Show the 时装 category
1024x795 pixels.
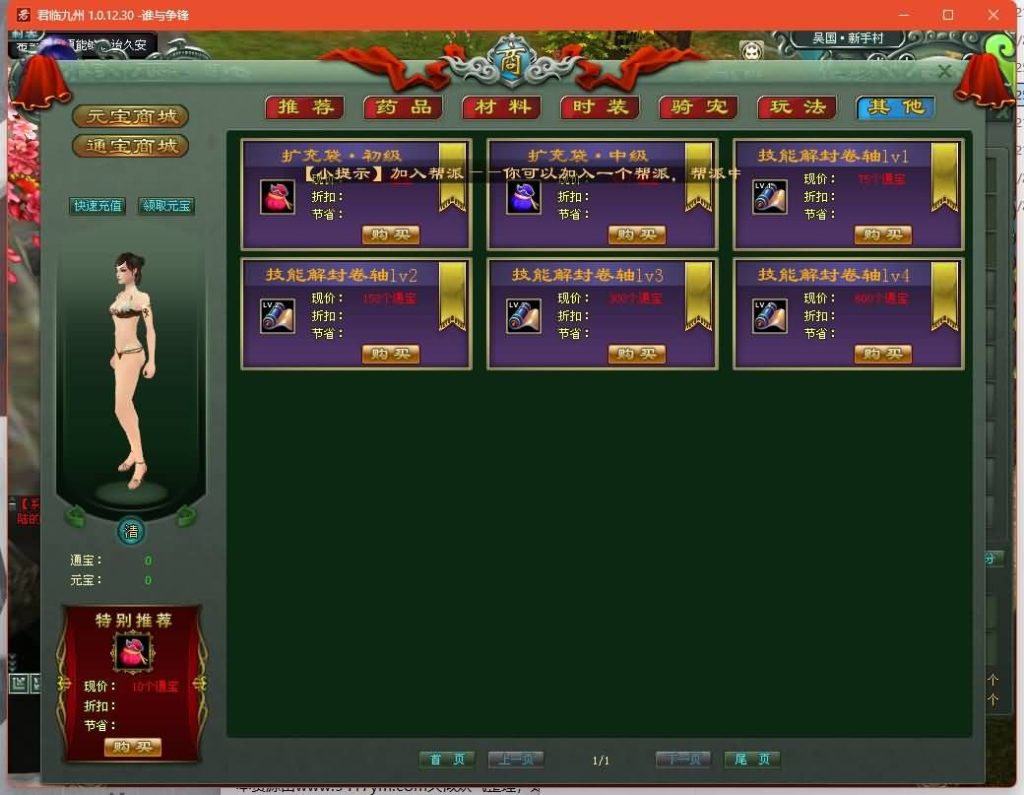599,108
